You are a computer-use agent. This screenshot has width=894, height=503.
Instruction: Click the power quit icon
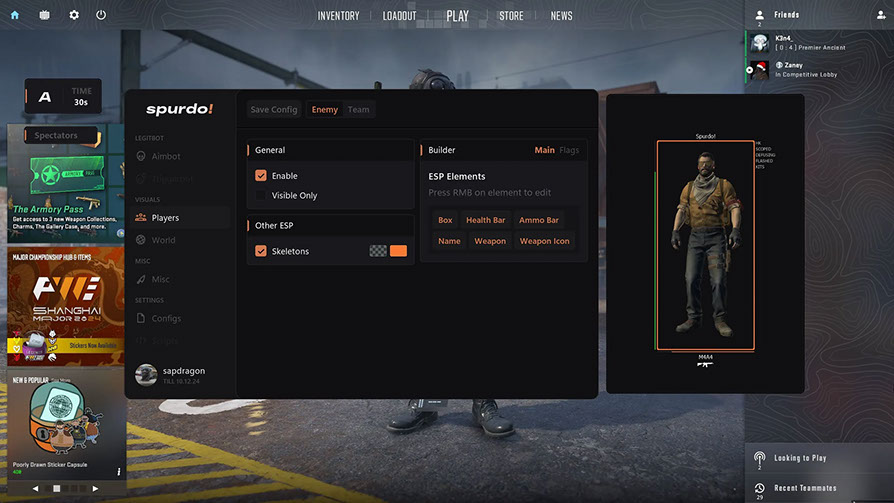(x=101, y=15)
